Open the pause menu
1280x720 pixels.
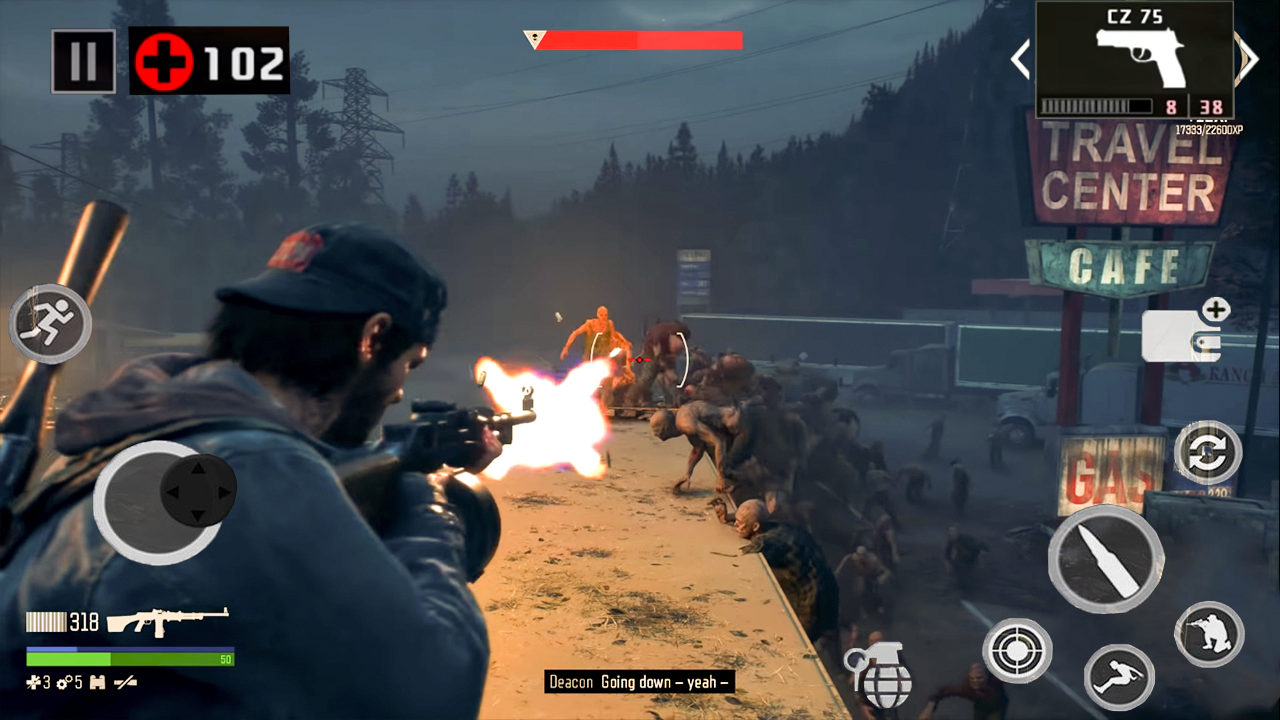click(83, 61)
